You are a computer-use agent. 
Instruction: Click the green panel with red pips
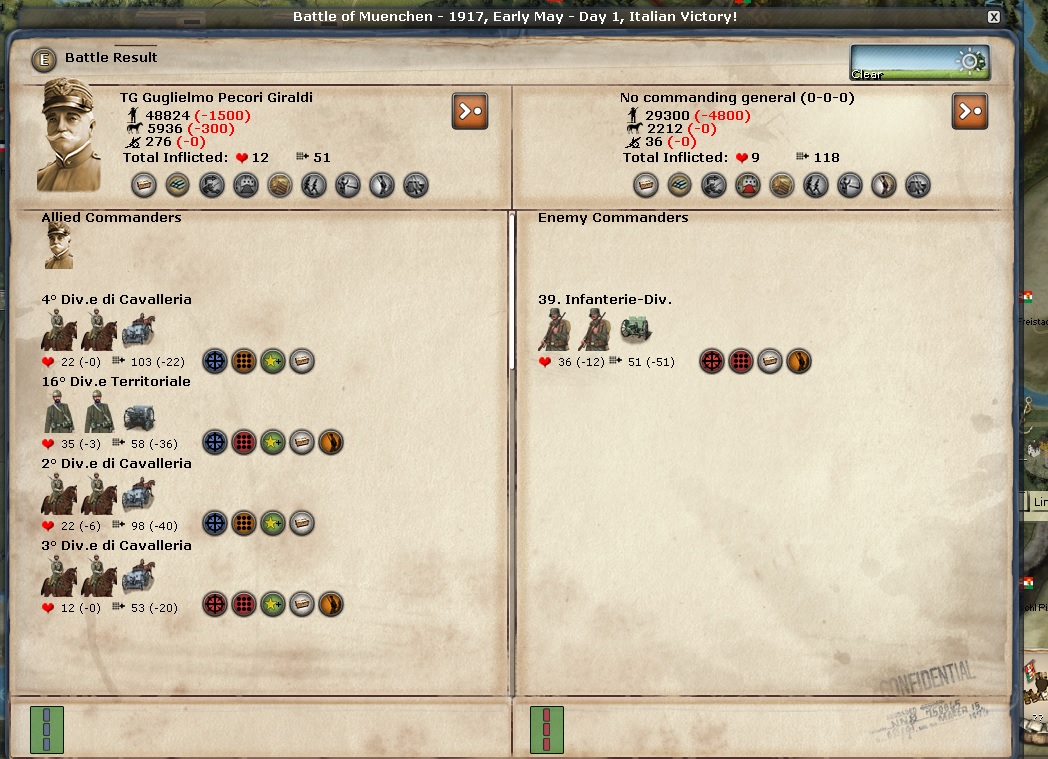click(546, 729)
